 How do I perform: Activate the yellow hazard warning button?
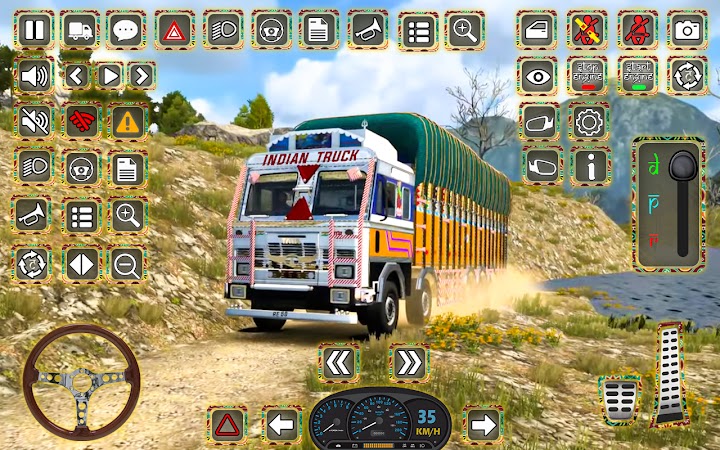pyautogui.click(x=127, y=121)
